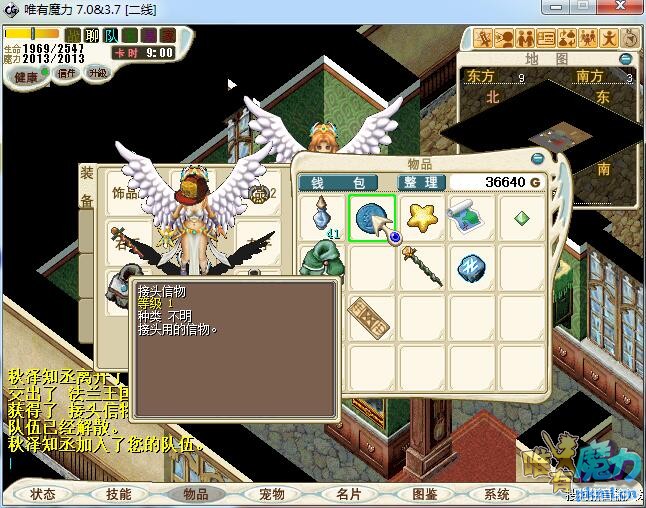Sort inventory with the 整理 button
The height and width of the screenshot is (508, 646).
click(418, 183)
